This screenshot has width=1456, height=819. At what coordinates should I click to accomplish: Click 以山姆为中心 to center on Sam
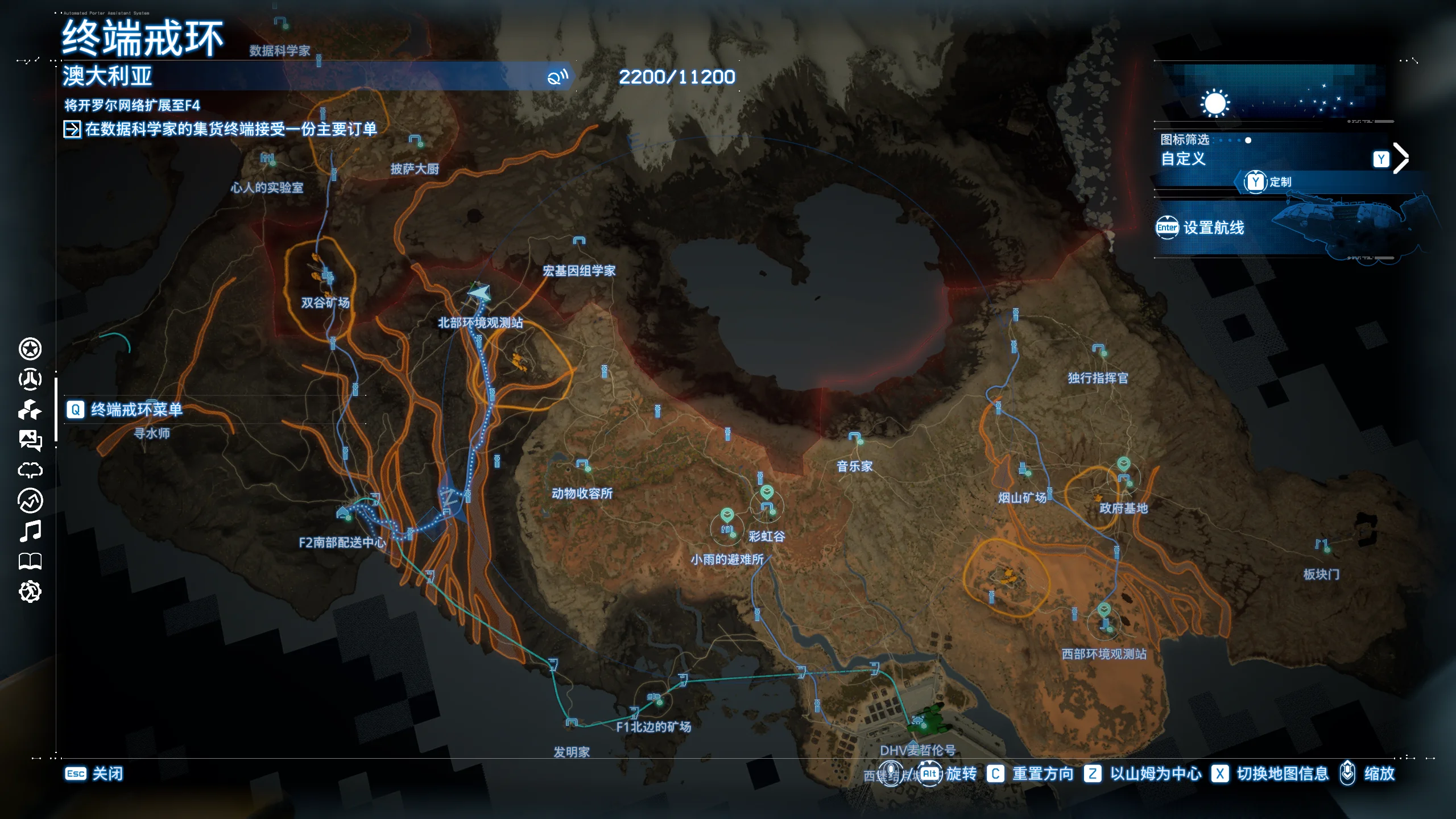coord(1144,773)
